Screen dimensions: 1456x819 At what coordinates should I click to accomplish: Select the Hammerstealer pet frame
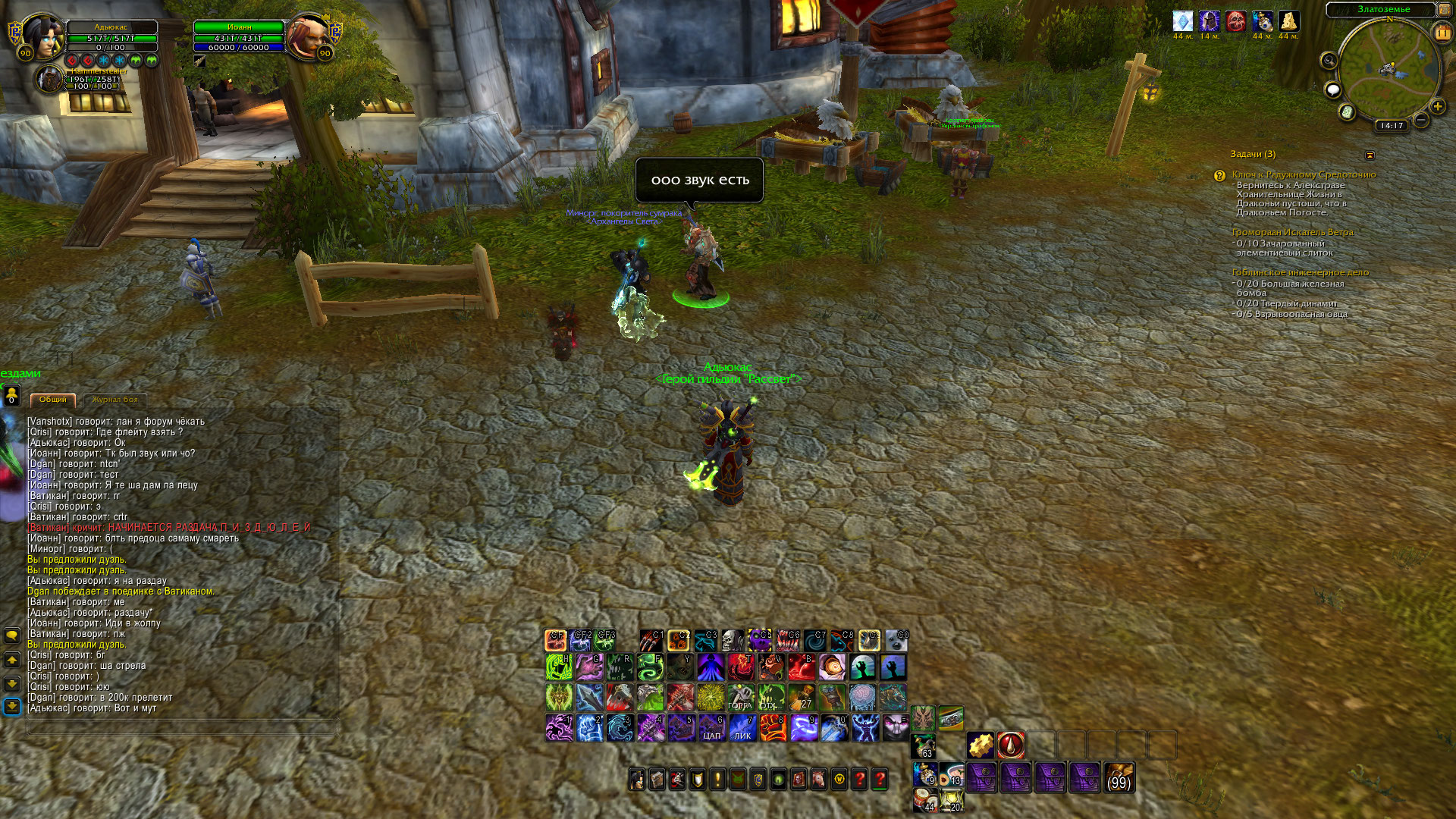[51, 80]
